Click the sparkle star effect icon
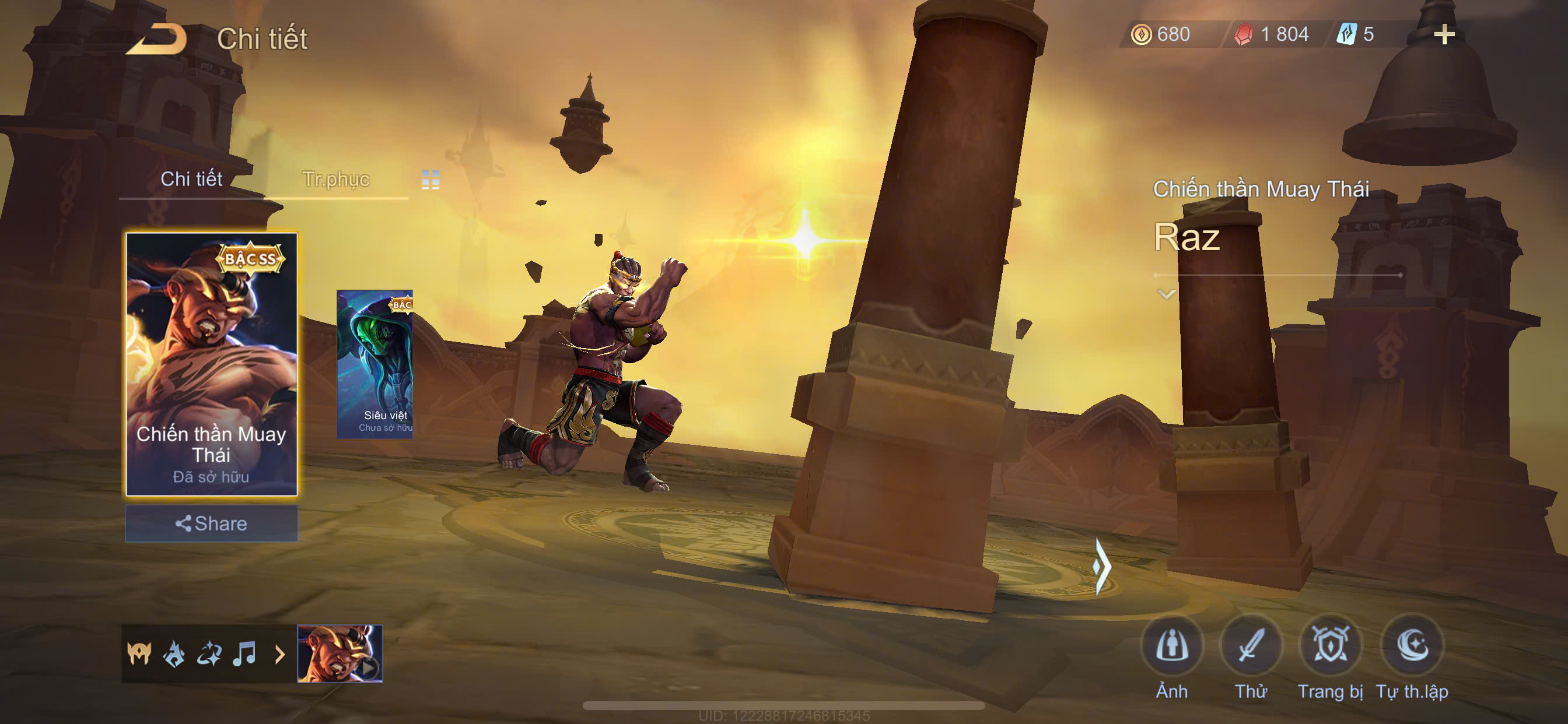 click(209, 654)
